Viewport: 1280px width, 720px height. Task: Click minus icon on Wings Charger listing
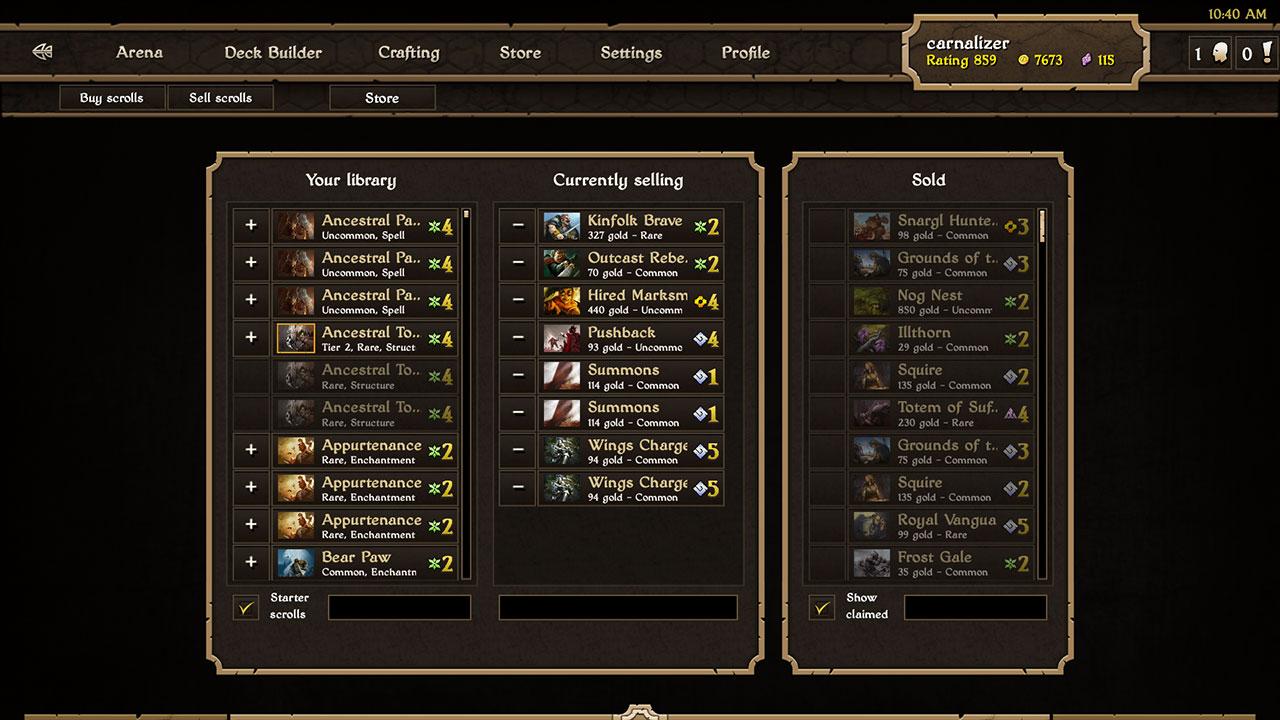(516, 450)
